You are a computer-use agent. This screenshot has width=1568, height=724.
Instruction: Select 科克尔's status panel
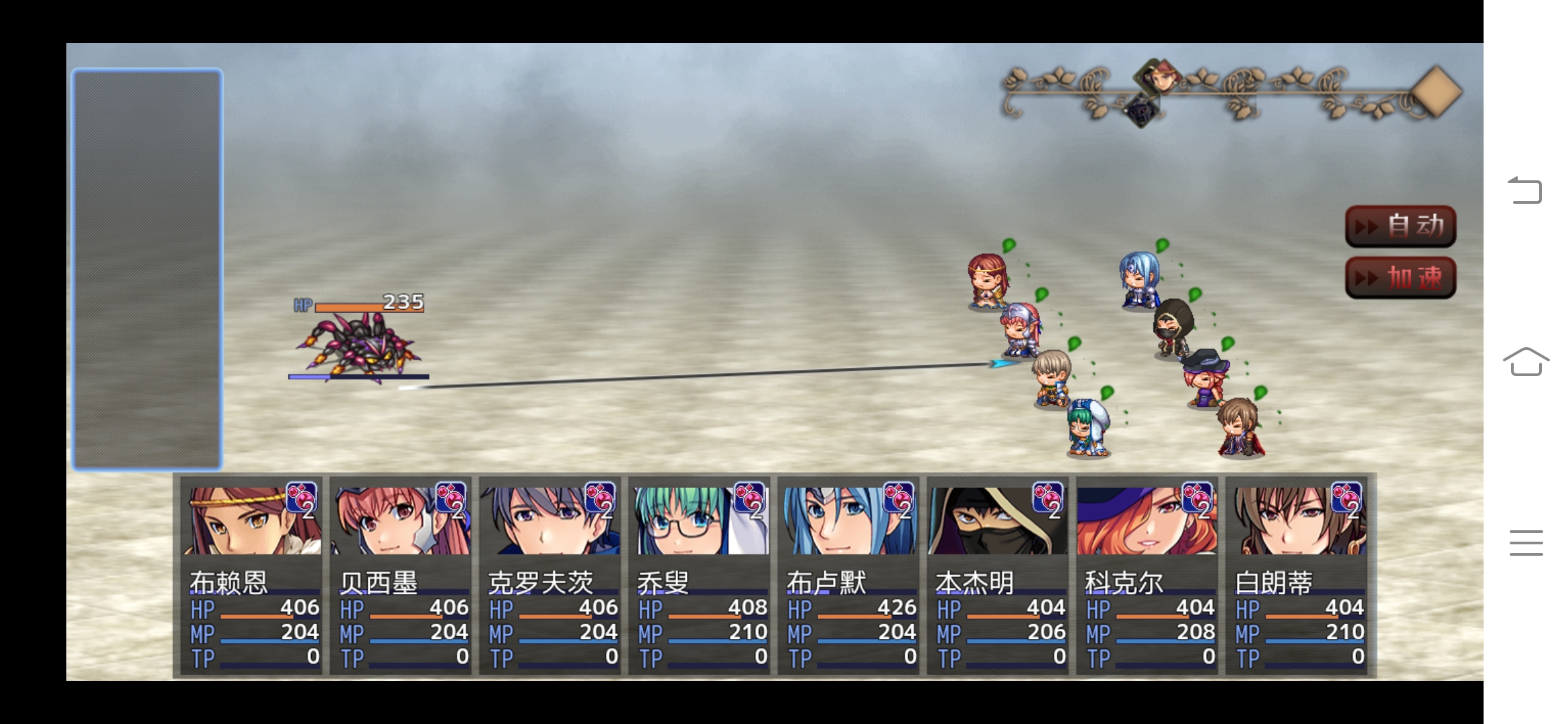(1148, 575)
